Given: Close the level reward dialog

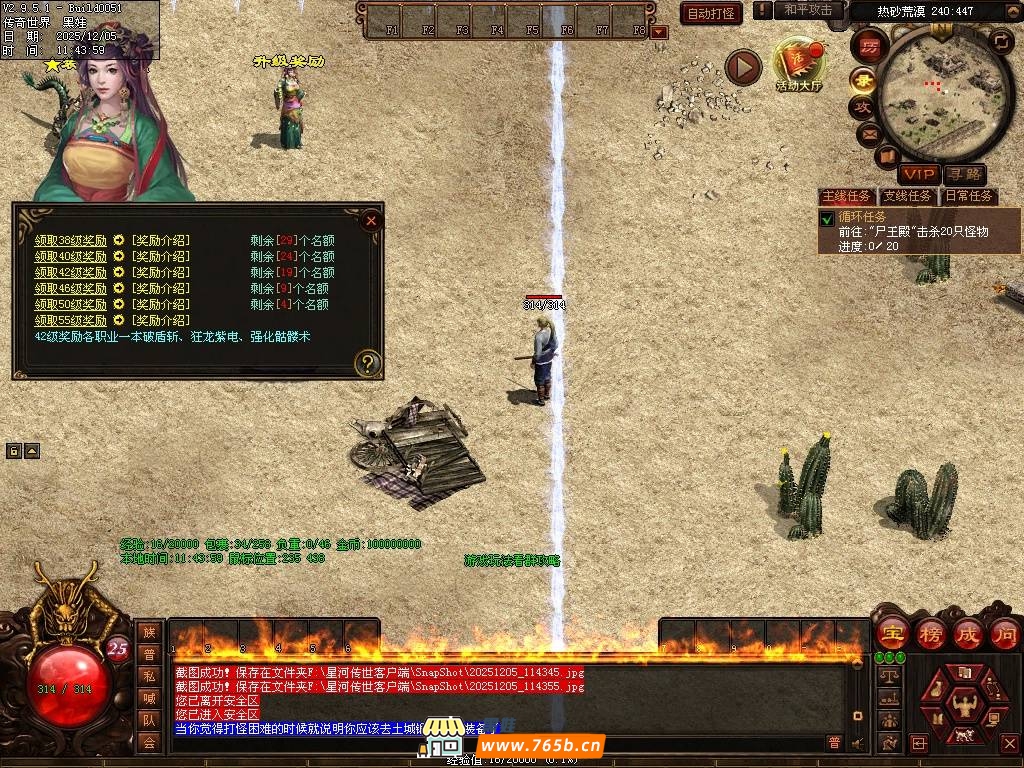Looking at the screenshot, I should [371, 220].
